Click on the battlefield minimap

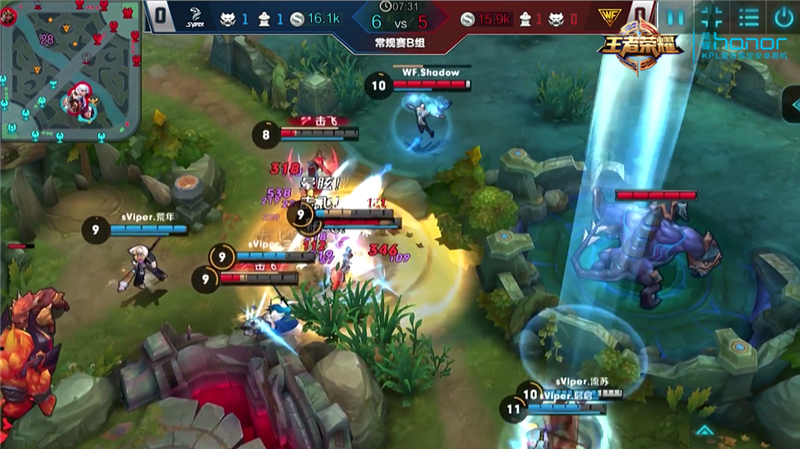pyautogui.click(x=72, y=72)
